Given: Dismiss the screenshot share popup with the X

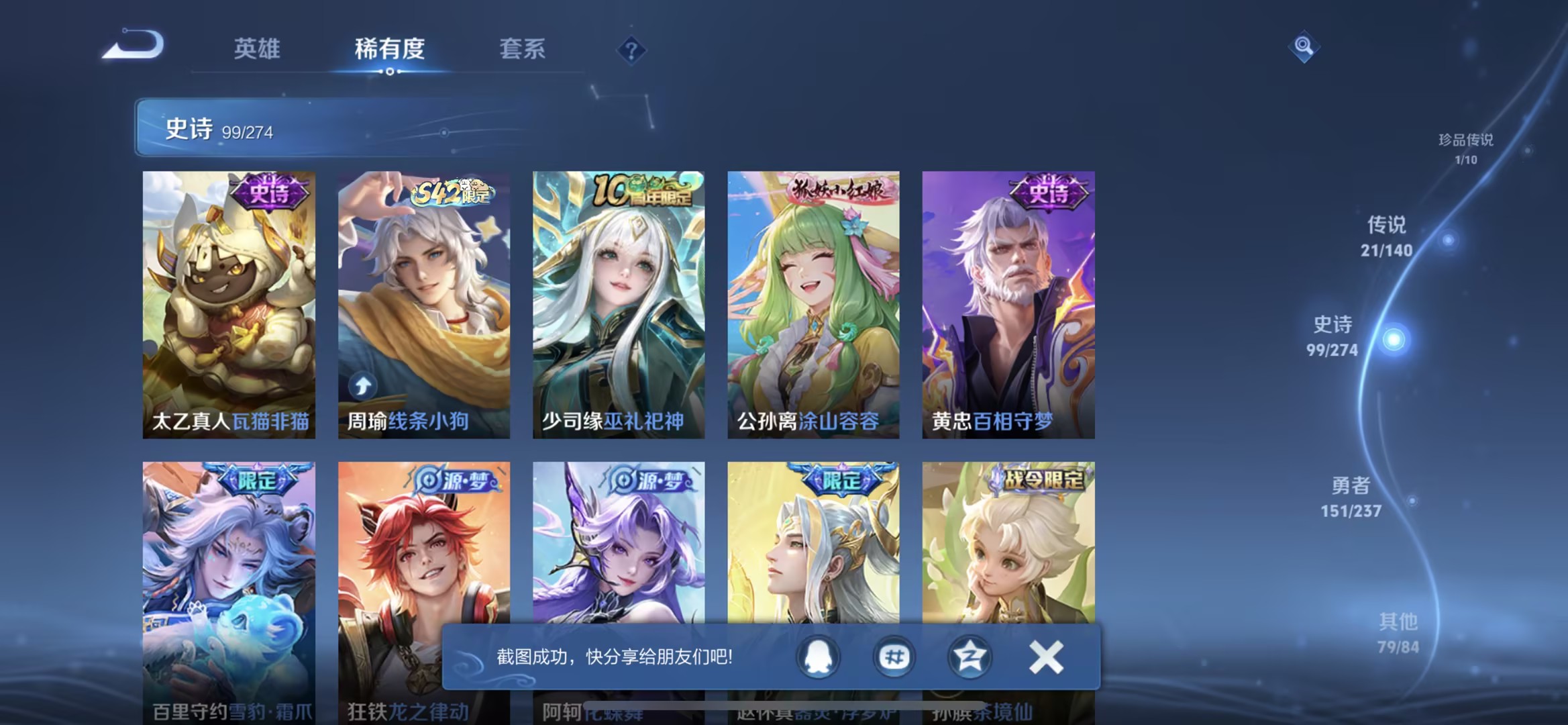Looking at the screenshot, I should pyautogui.click(x=1045, y=658).
